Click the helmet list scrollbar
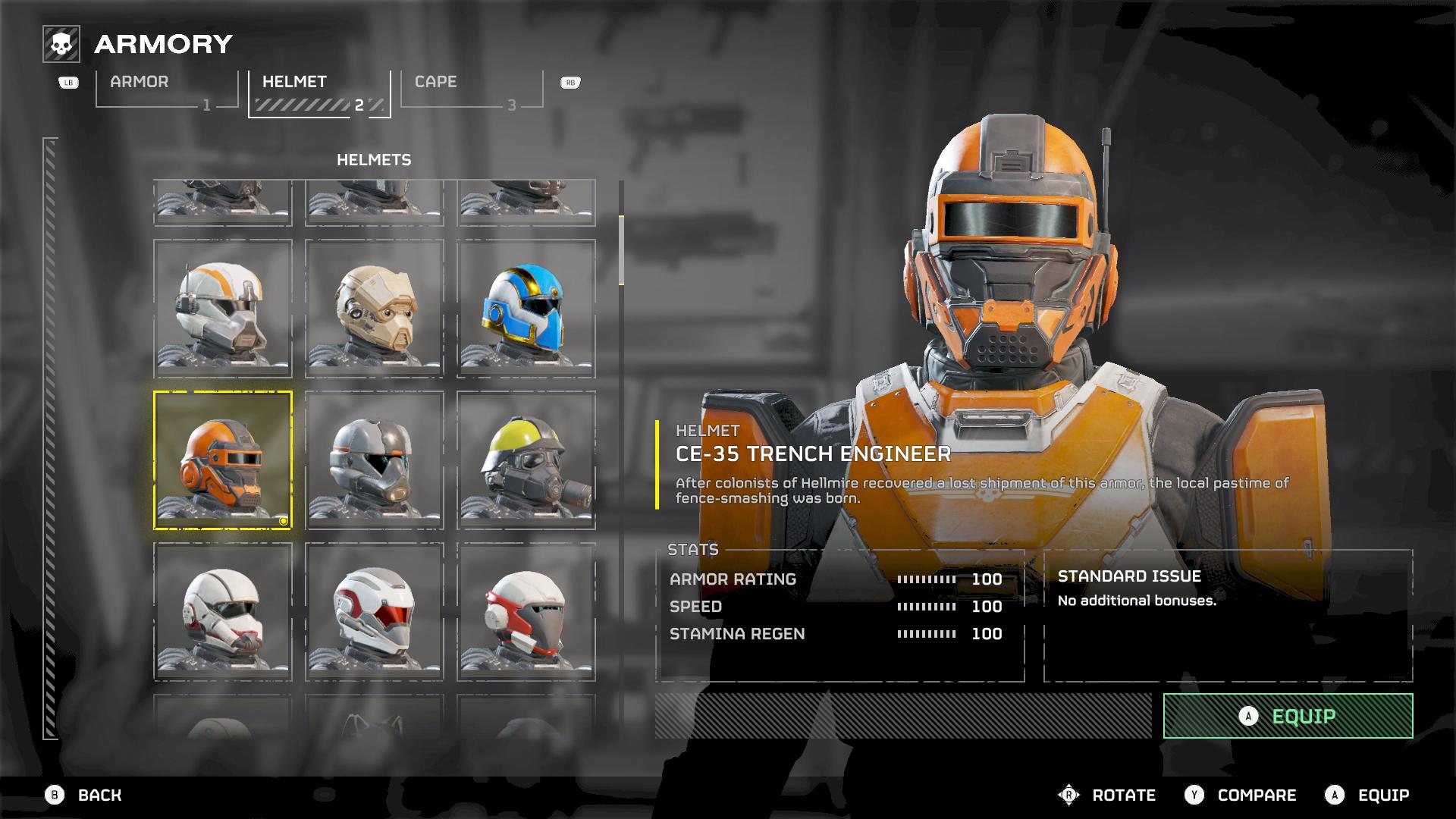This screenshot has width=1456, height=819. (x=621, y=250)
